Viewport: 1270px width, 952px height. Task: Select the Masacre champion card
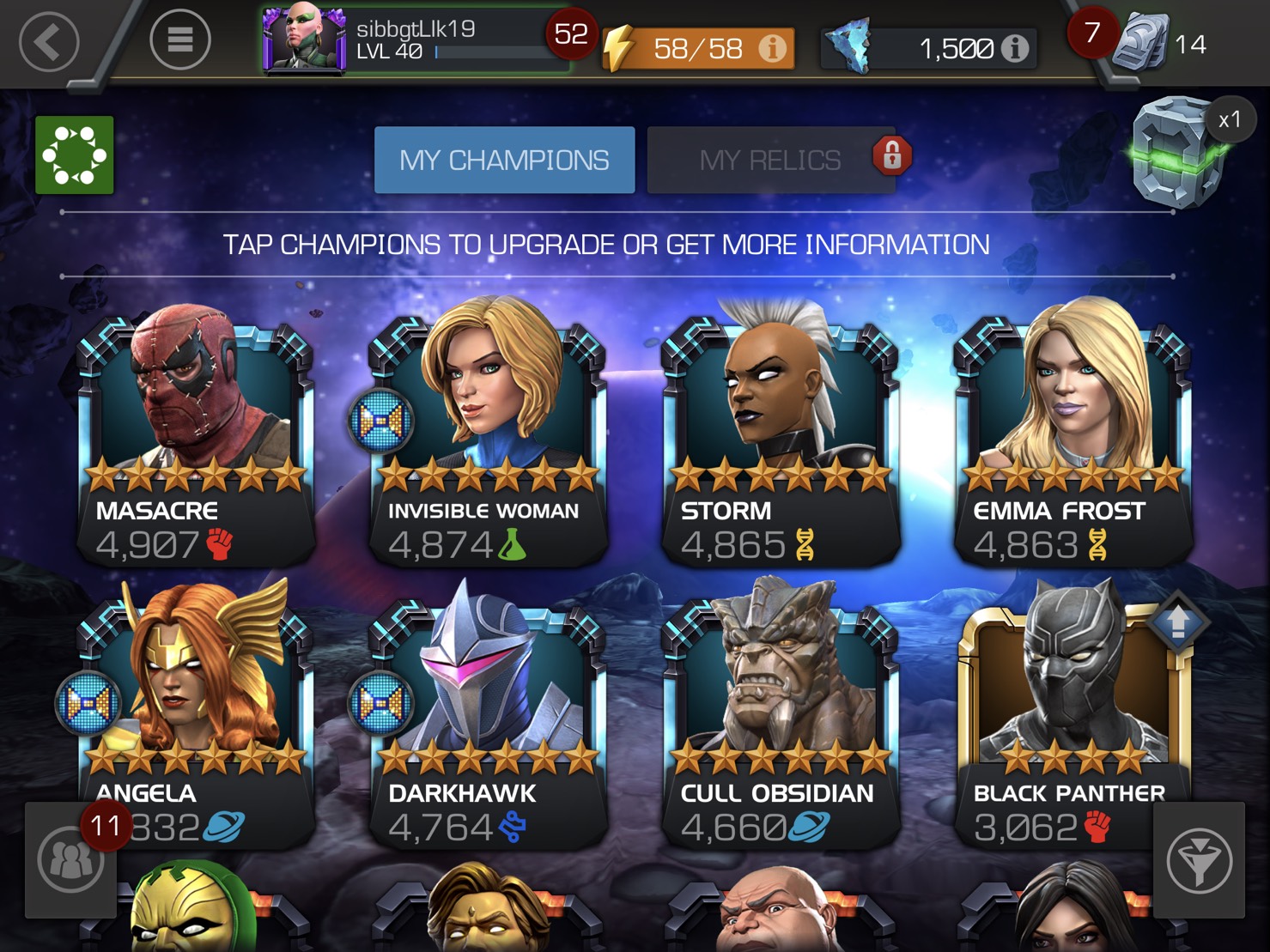(x=194, y=429)
